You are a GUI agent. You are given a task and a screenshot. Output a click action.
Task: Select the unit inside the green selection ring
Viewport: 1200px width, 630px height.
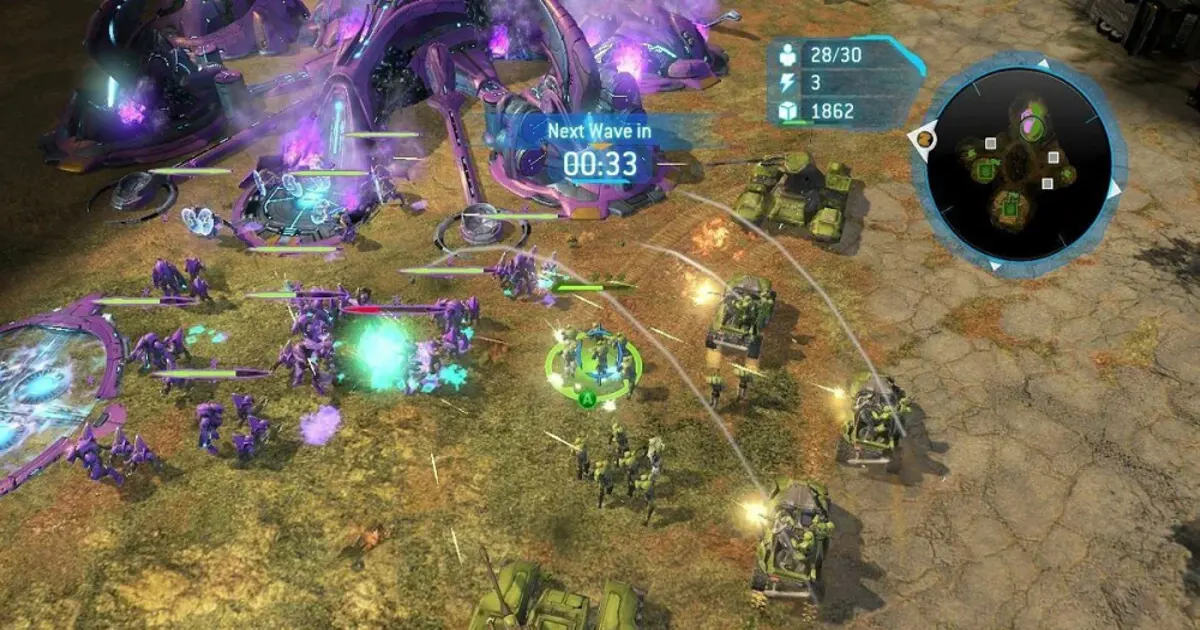point(594,360)
